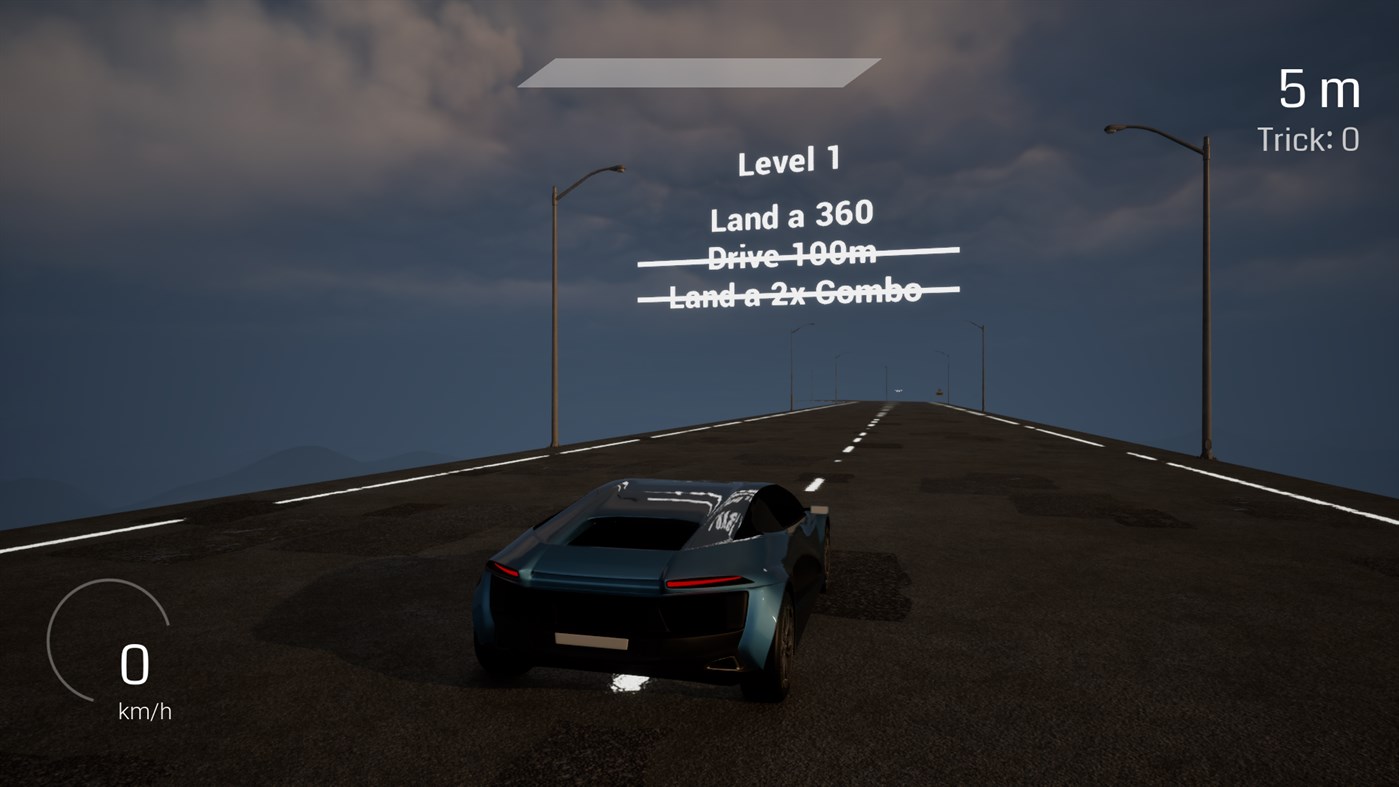Select the Land a 360 objective
The height and width of the screenshot is (787, 1399).
pyautogui.click(x=791, y=215)
